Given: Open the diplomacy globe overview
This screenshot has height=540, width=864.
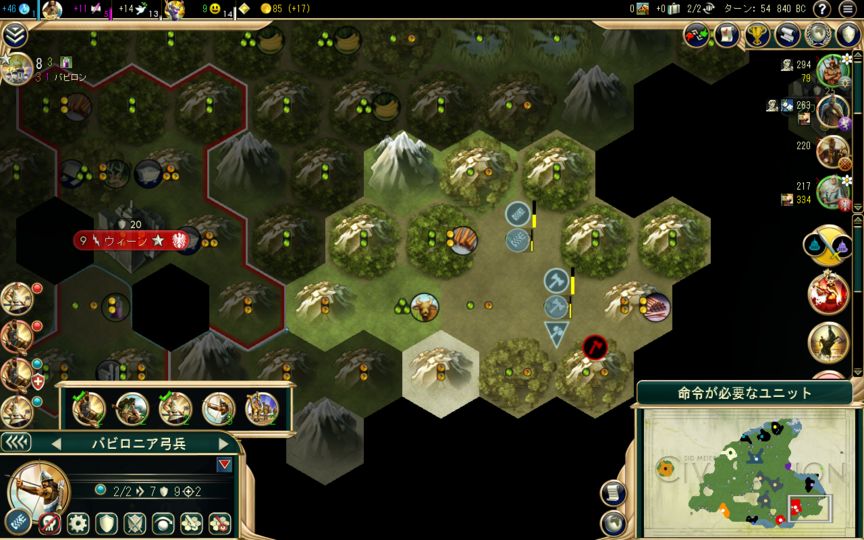Looking at the screenshot, I should click(x=819, y=35).
